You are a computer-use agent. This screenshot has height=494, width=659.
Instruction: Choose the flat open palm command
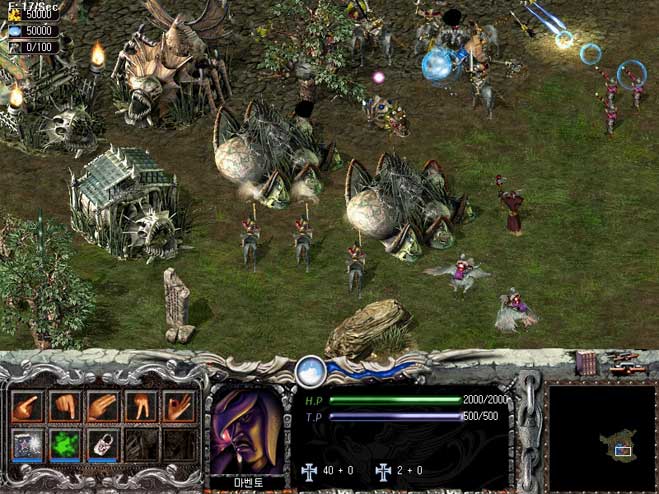(x=102, y=406)
